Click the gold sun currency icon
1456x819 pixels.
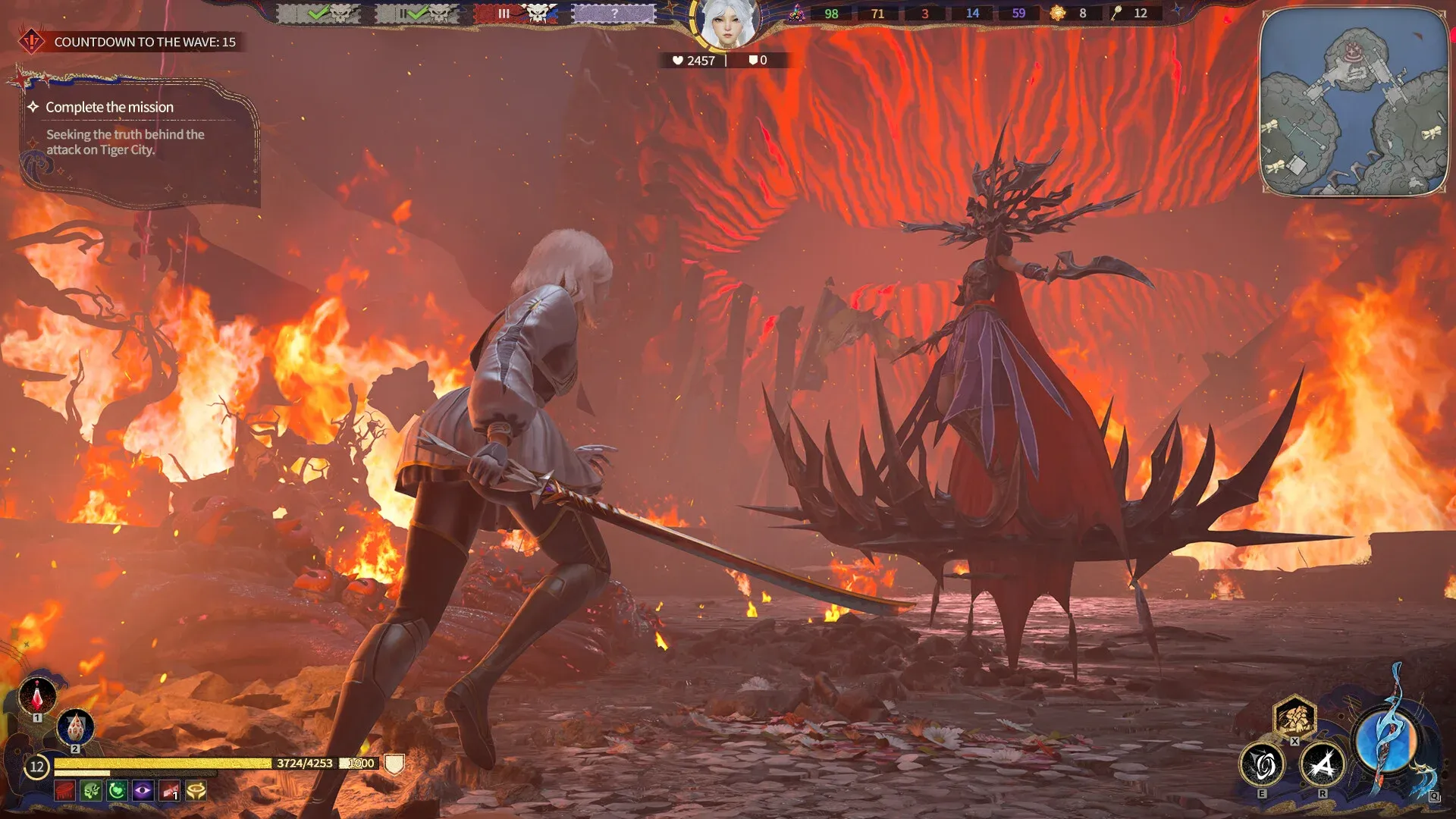[1058, 13]
